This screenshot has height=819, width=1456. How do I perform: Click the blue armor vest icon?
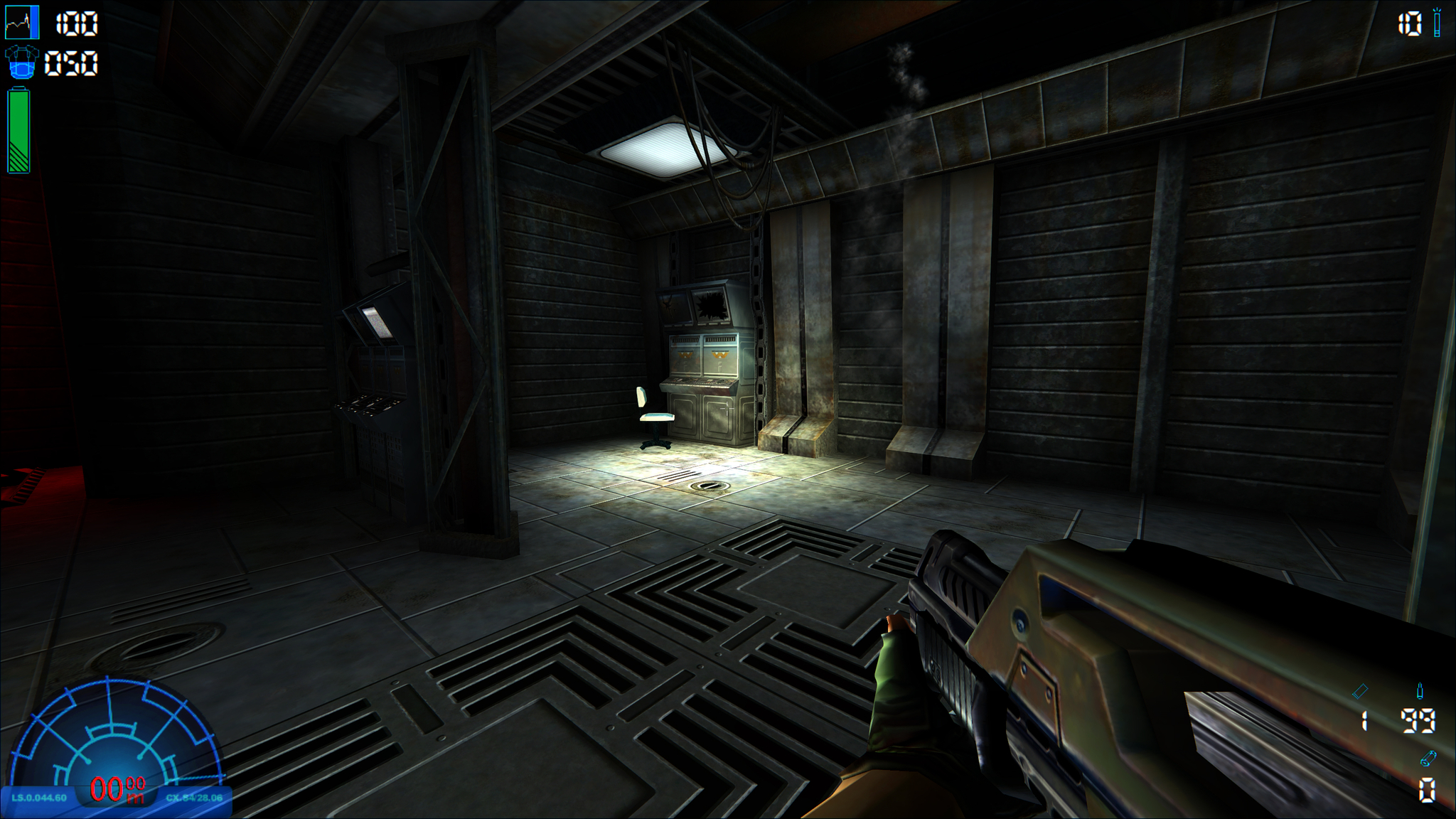coord(21,63)
